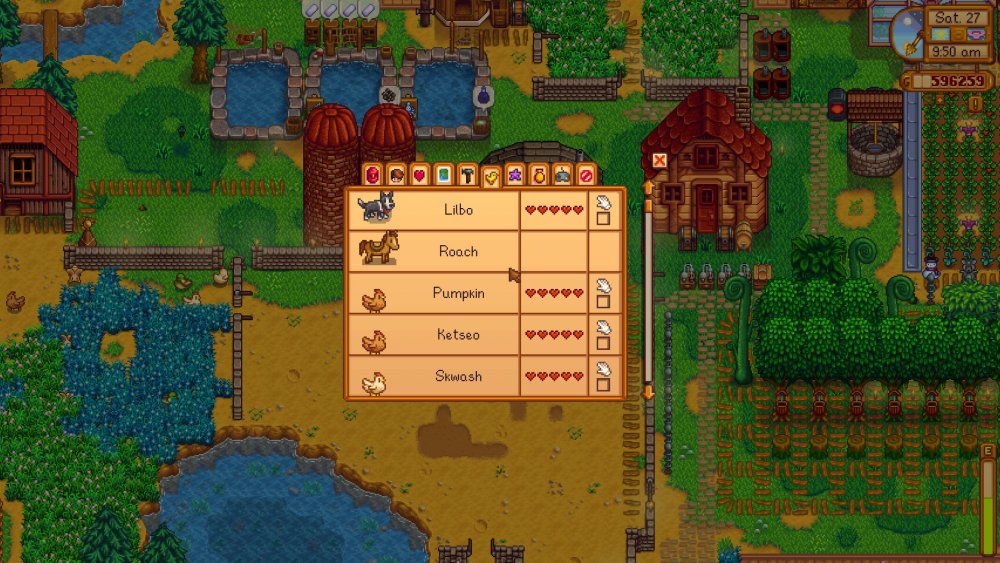Open the skills tab with the face icon

point(396,175)
